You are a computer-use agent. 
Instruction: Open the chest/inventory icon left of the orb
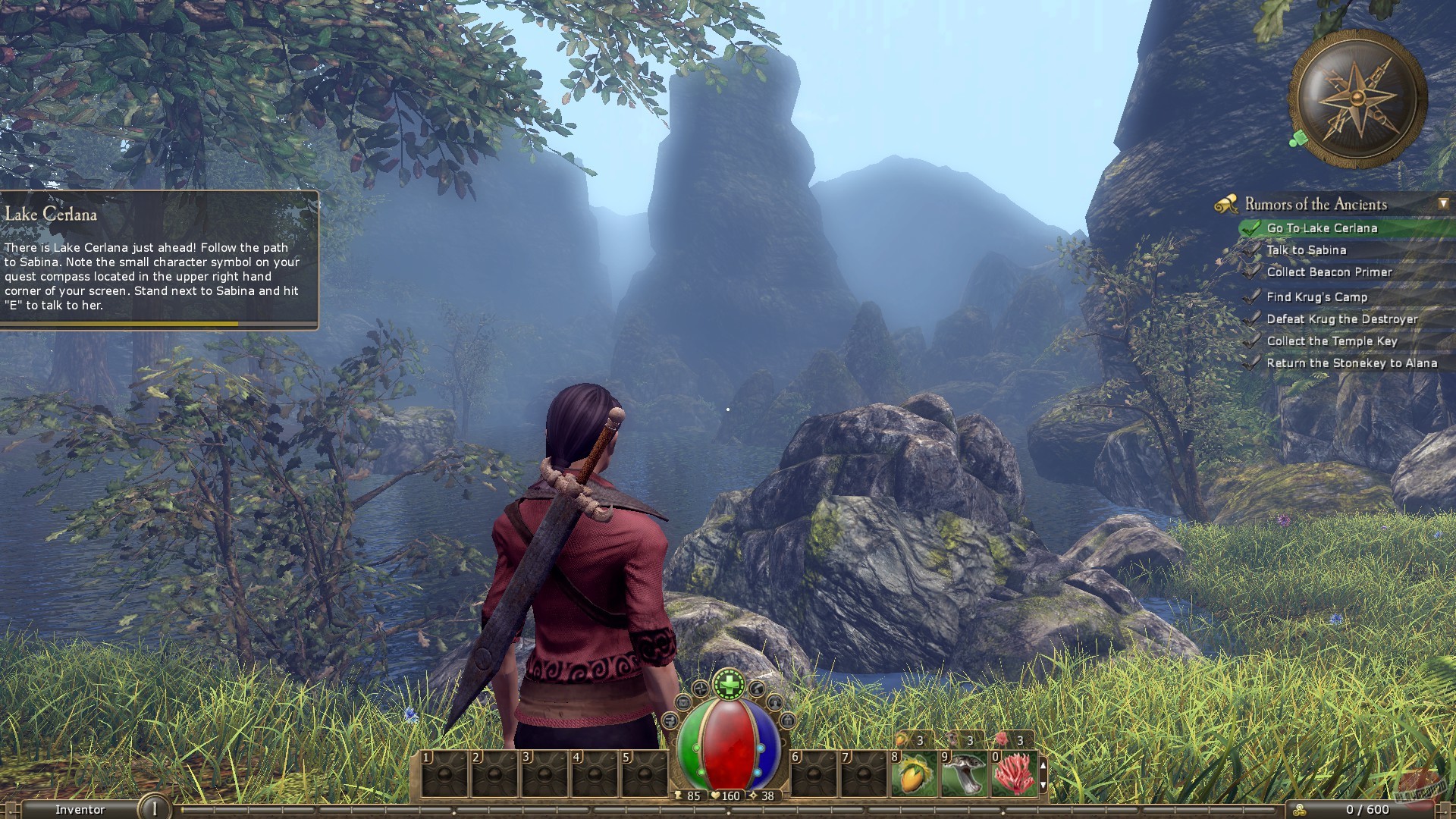pyautogui.click(x=684, y=704)
